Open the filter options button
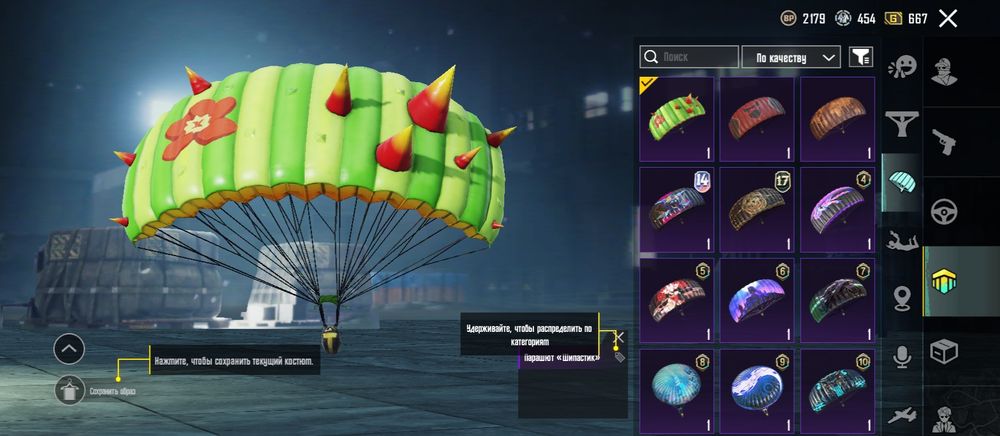The image size is (1000, 436). [860, 57]
